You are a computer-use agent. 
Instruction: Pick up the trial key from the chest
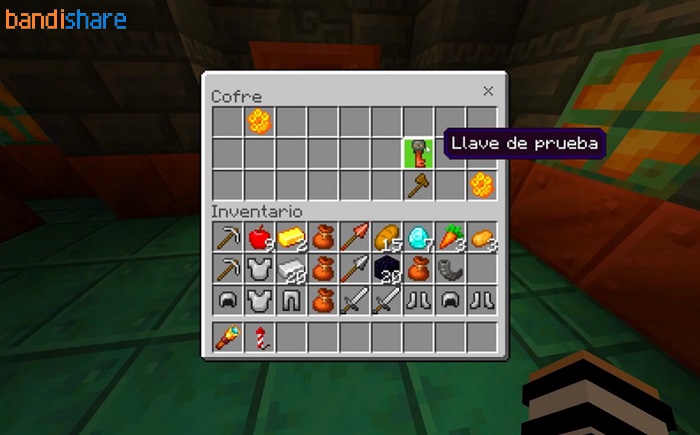pyautogui.click(x=418, y=154)
